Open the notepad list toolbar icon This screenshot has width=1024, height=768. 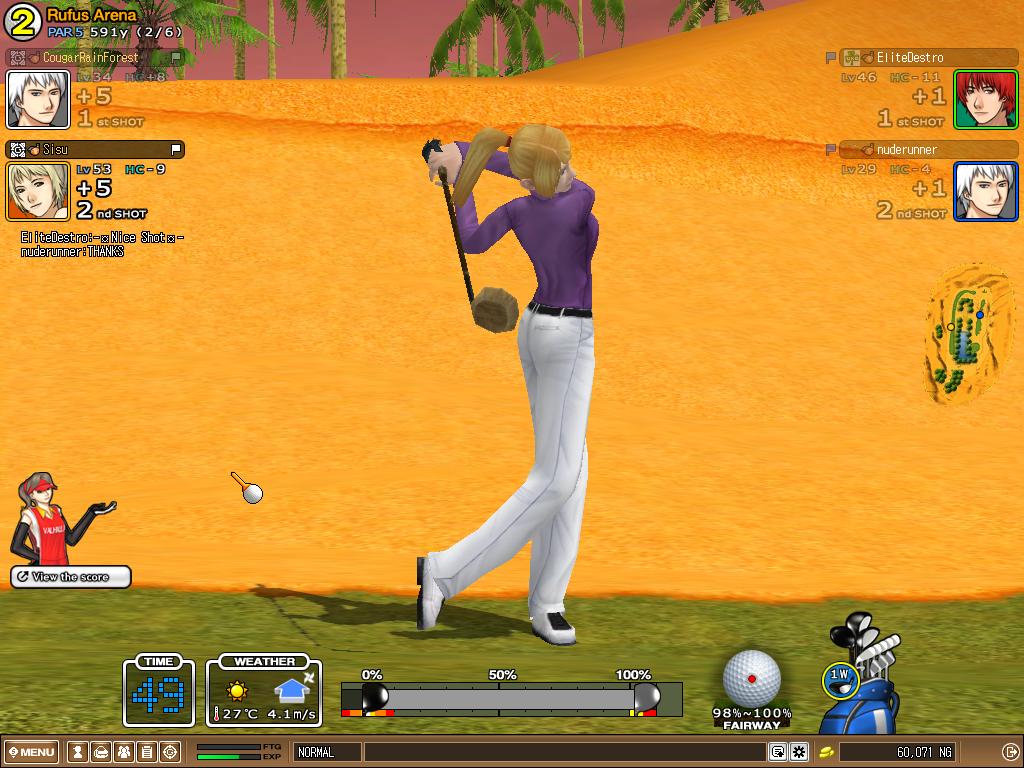(147, 752)
